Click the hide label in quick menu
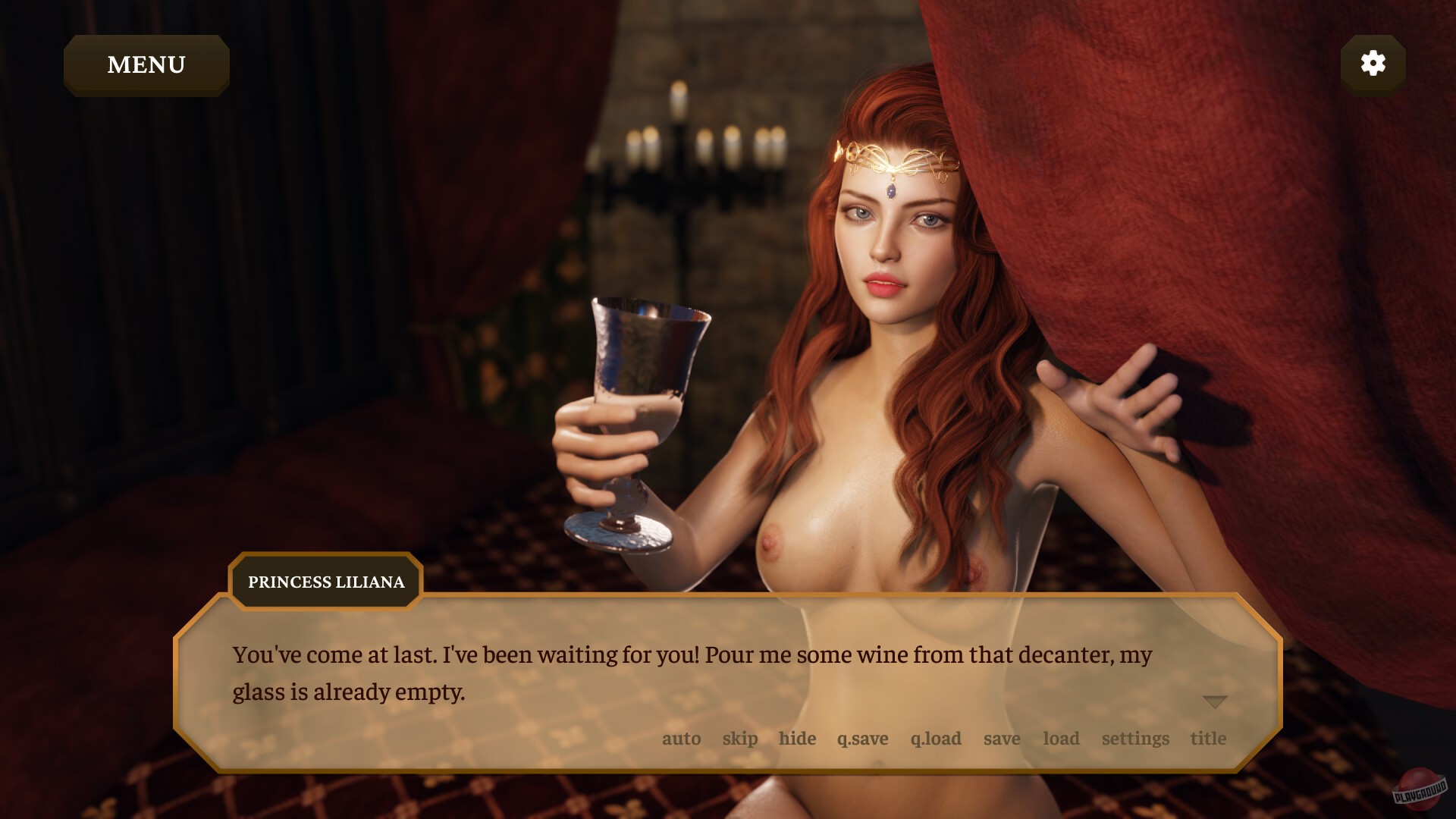Image resolution: width=1456 pixels, height=819 pixels. pyautogui.click(x=797, y=738)
